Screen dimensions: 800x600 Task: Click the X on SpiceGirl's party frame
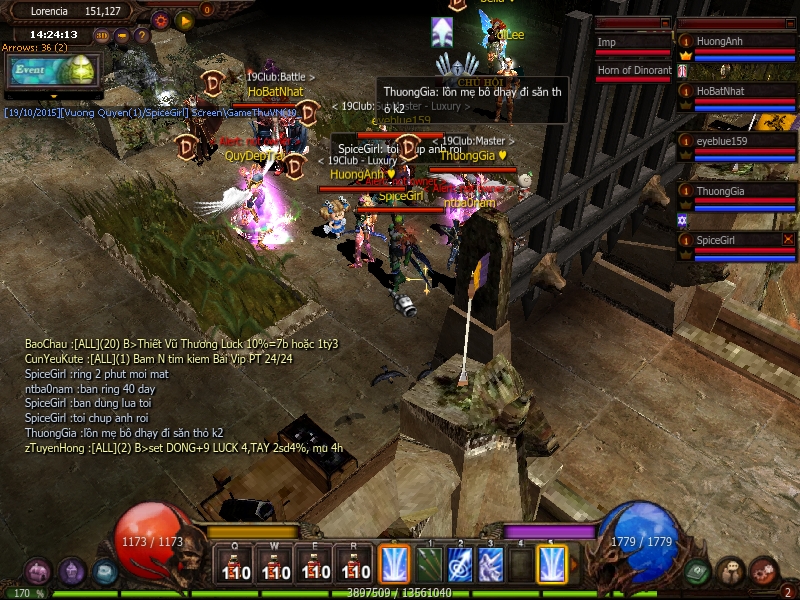(788, 240)
